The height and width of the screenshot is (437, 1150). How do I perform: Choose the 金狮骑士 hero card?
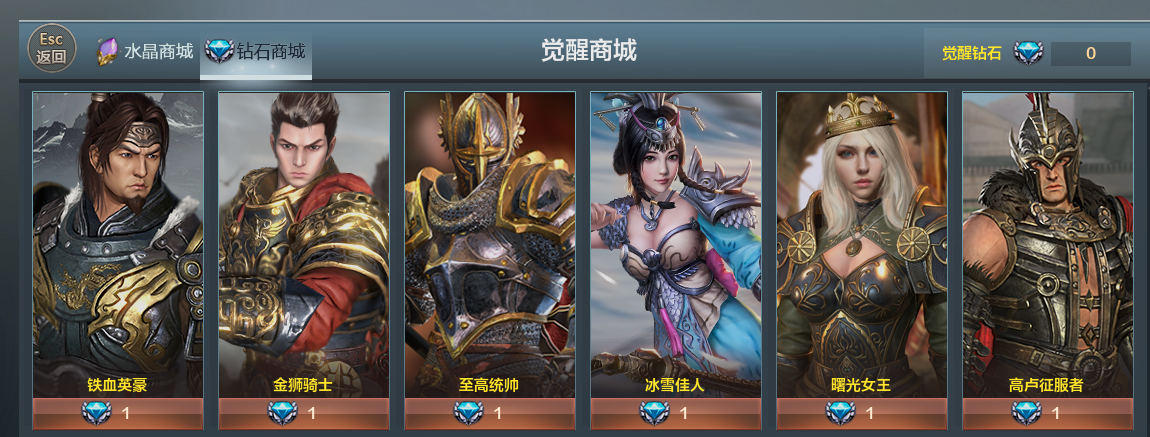click(x=304, y=240)
